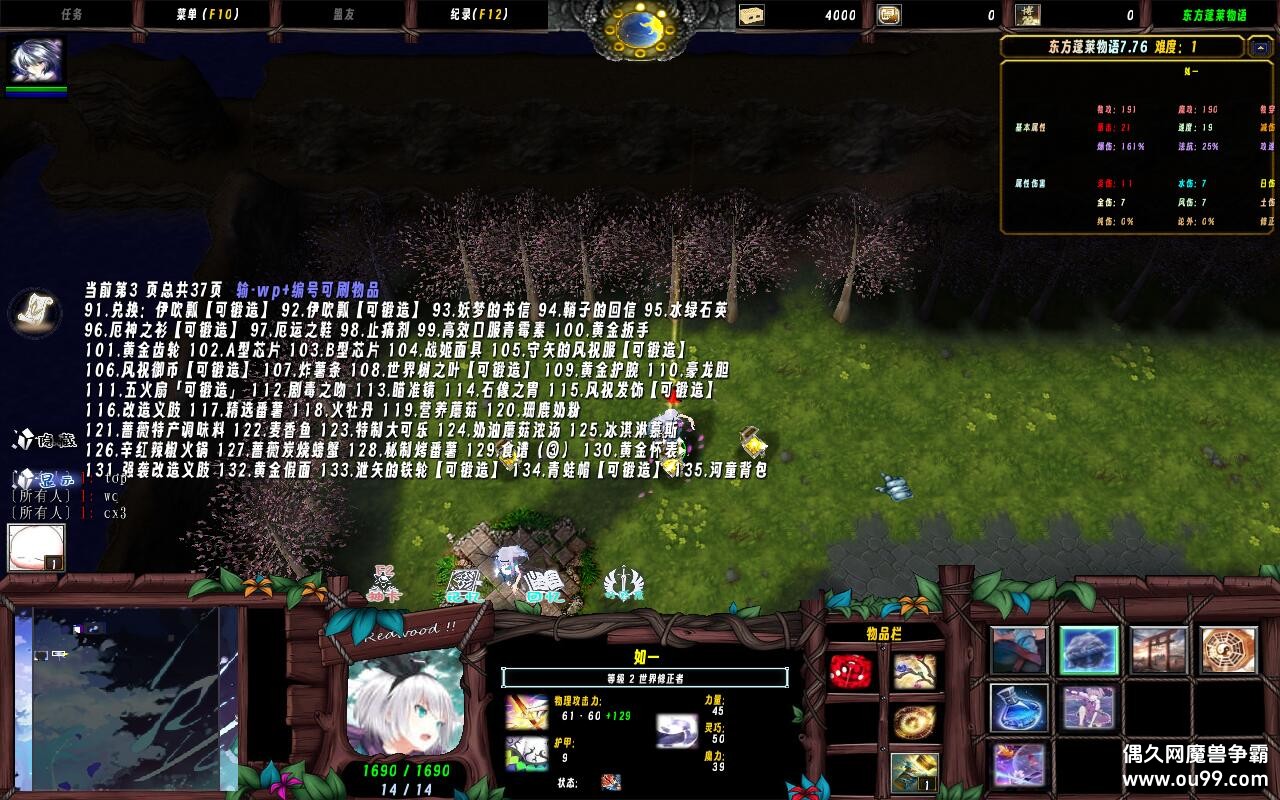
Task: Toggle the green-highlighted stone shell ability
Action: click(x=1087, y=650)
